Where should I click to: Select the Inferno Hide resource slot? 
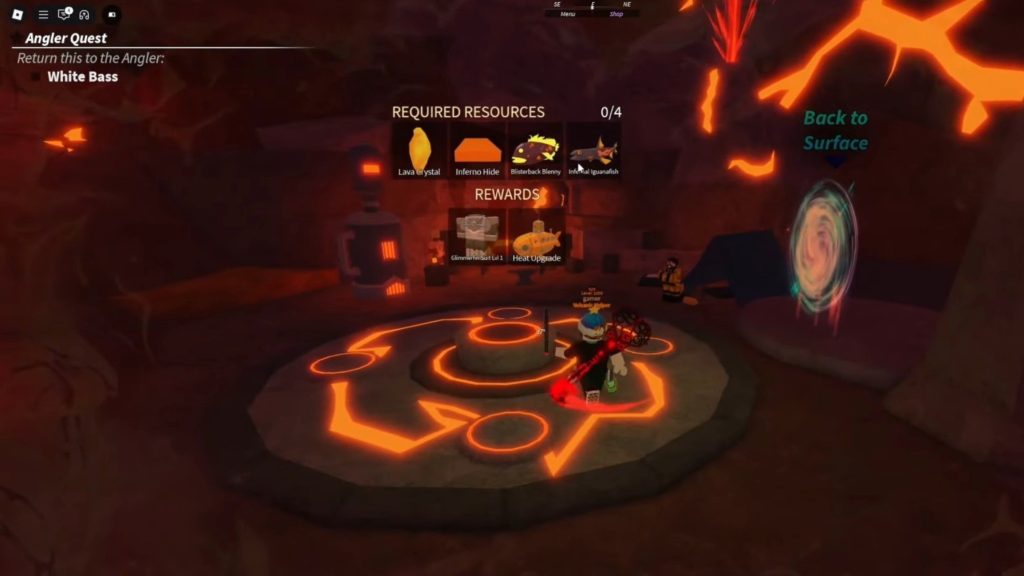pyautogui.click(x=477, y=151)
